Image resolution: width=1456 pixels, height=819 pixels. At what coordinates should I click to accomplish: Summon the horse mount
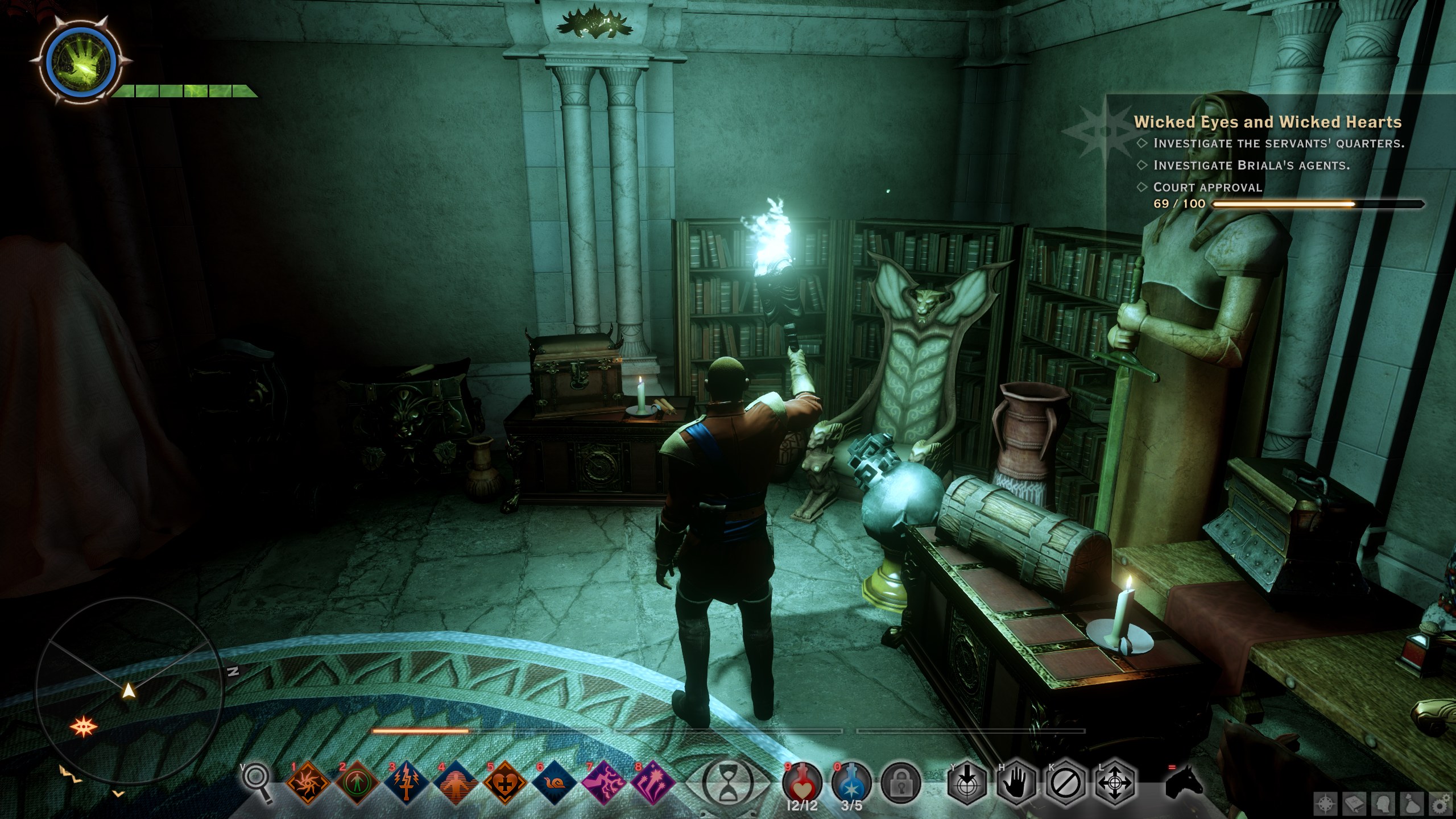(x=1184, y=783)
